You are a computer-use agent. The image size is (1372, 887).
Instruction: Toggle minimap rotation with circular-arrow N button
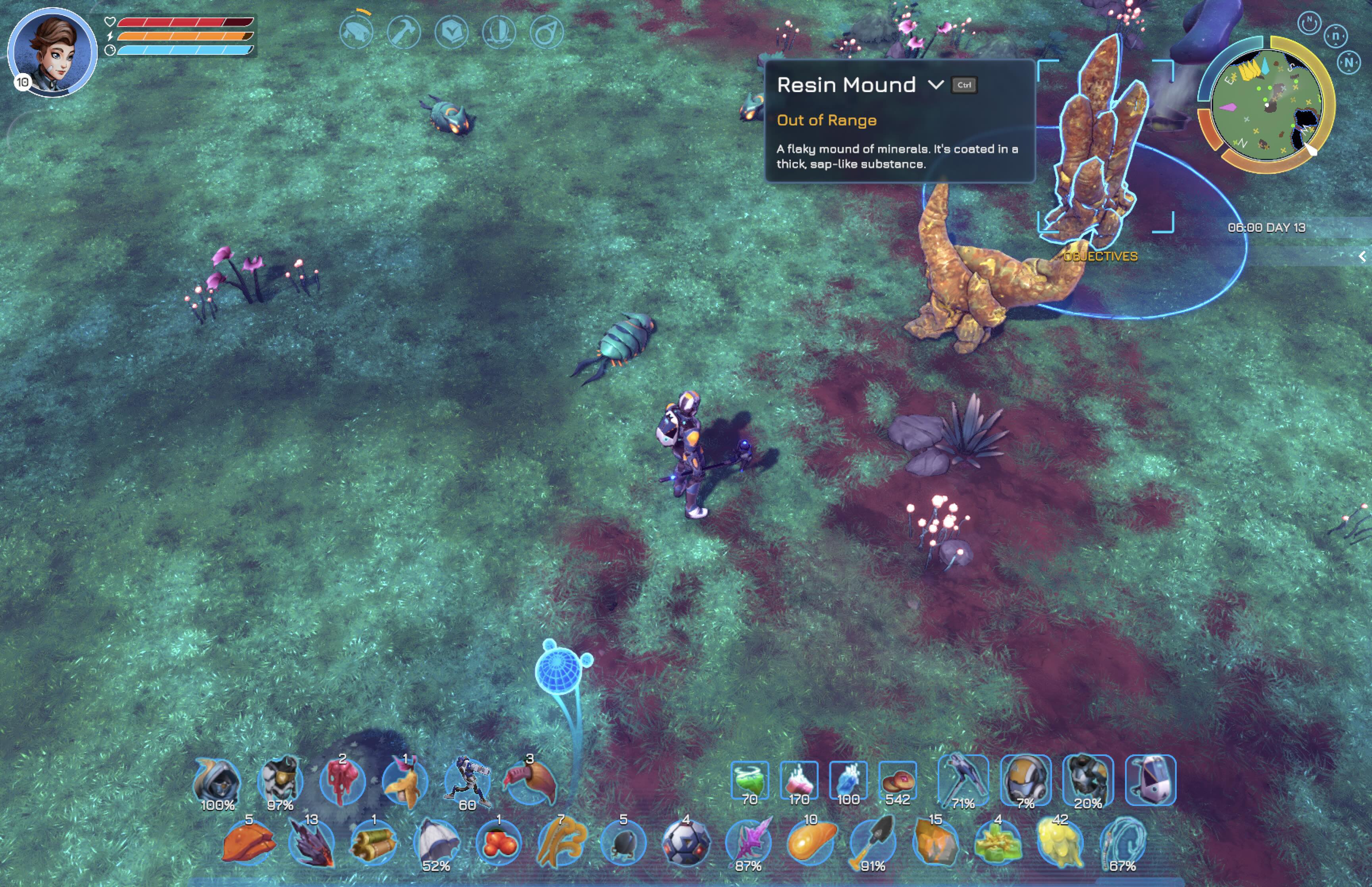pos(1308,23)
